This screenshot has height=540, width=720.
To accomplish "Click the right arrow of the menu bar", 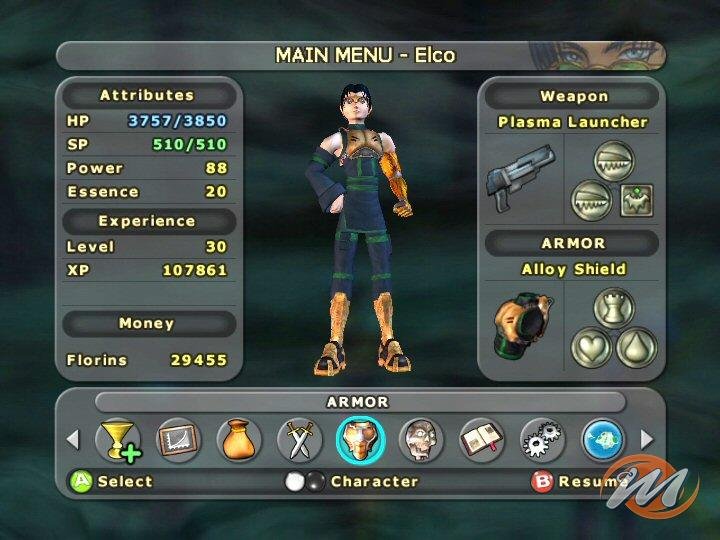I will (x=647, y=439).
